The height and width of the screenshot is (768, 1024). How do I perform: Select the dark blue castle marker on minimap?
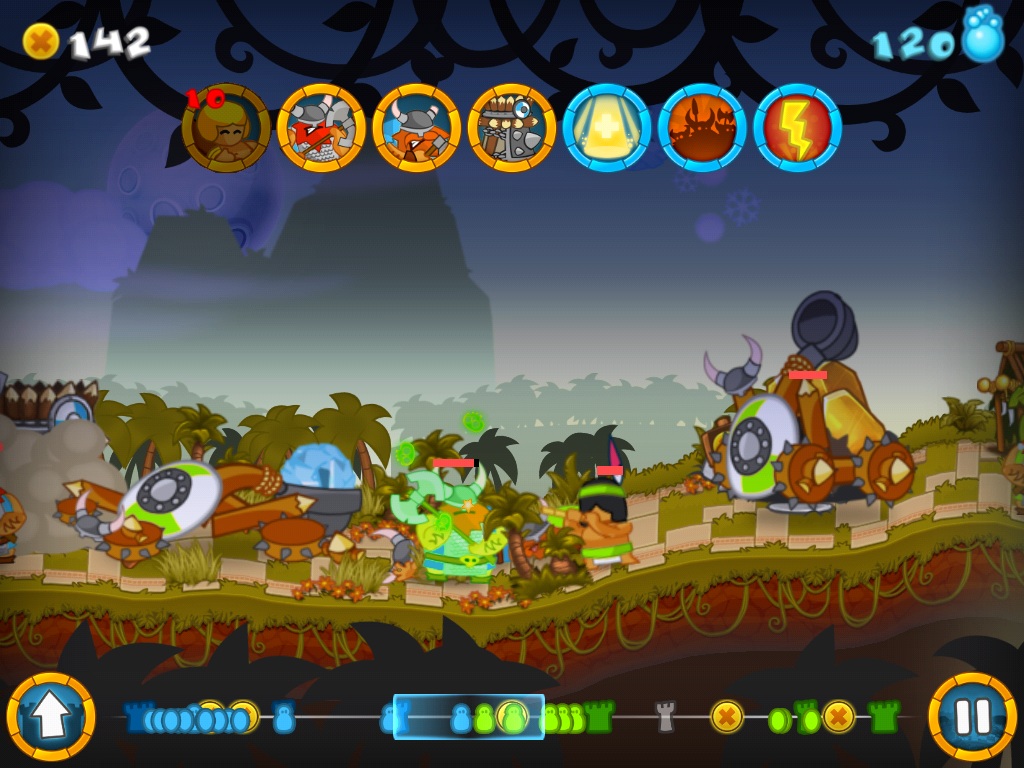coord(137,717)
